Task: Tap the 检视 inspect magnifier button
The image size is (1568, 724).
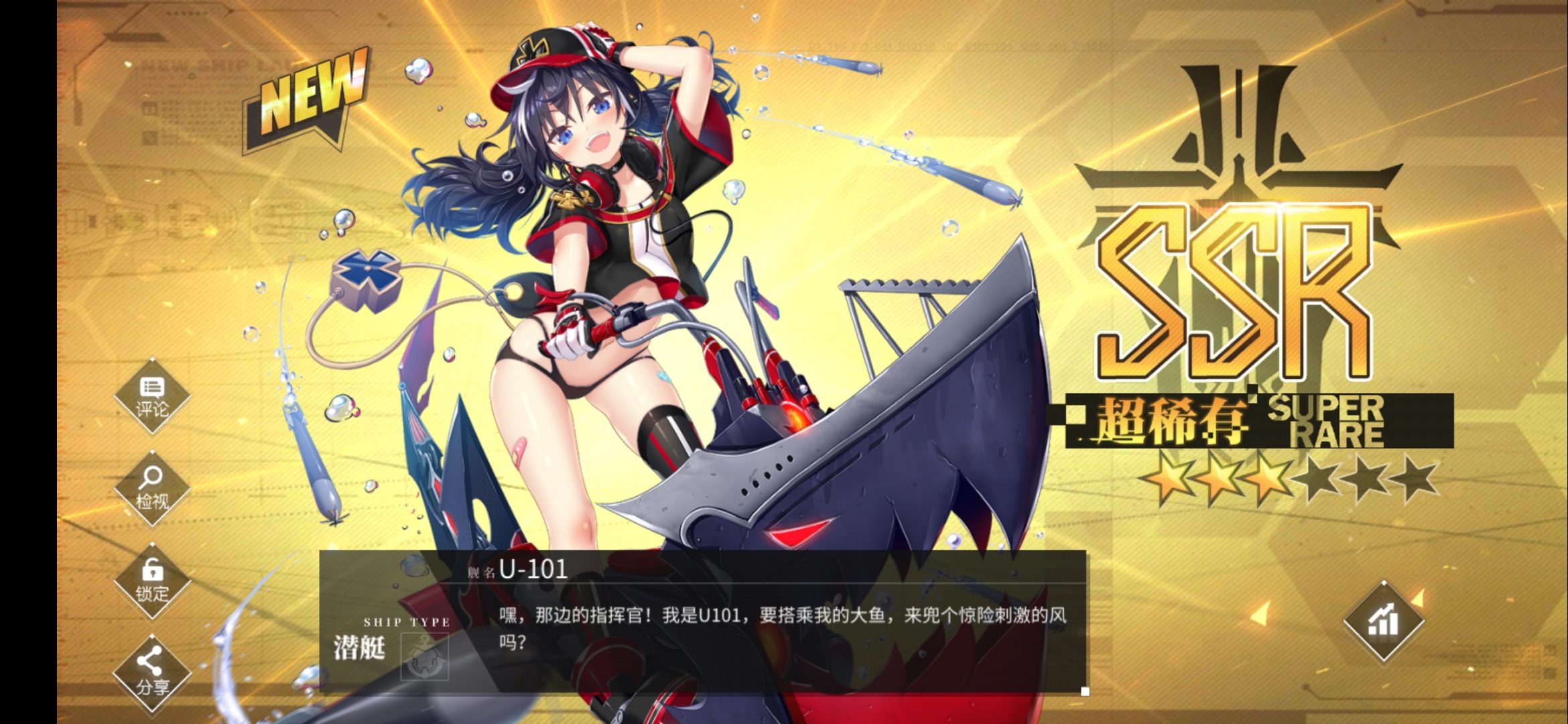Action: click(x=152, y=489)
